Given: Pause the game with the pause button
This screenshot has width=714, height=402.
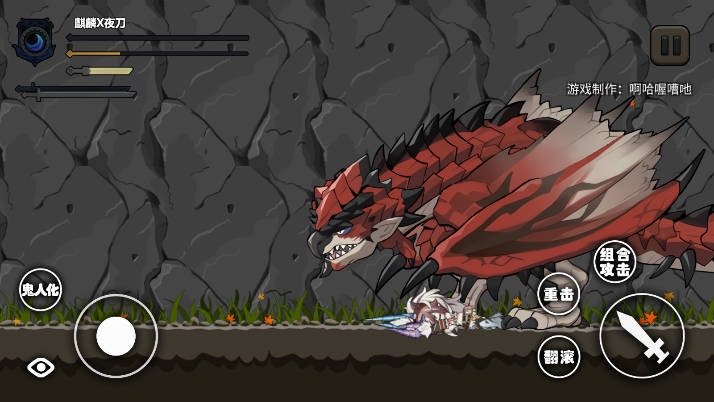Looking at the screenshot, I should 669,46.
